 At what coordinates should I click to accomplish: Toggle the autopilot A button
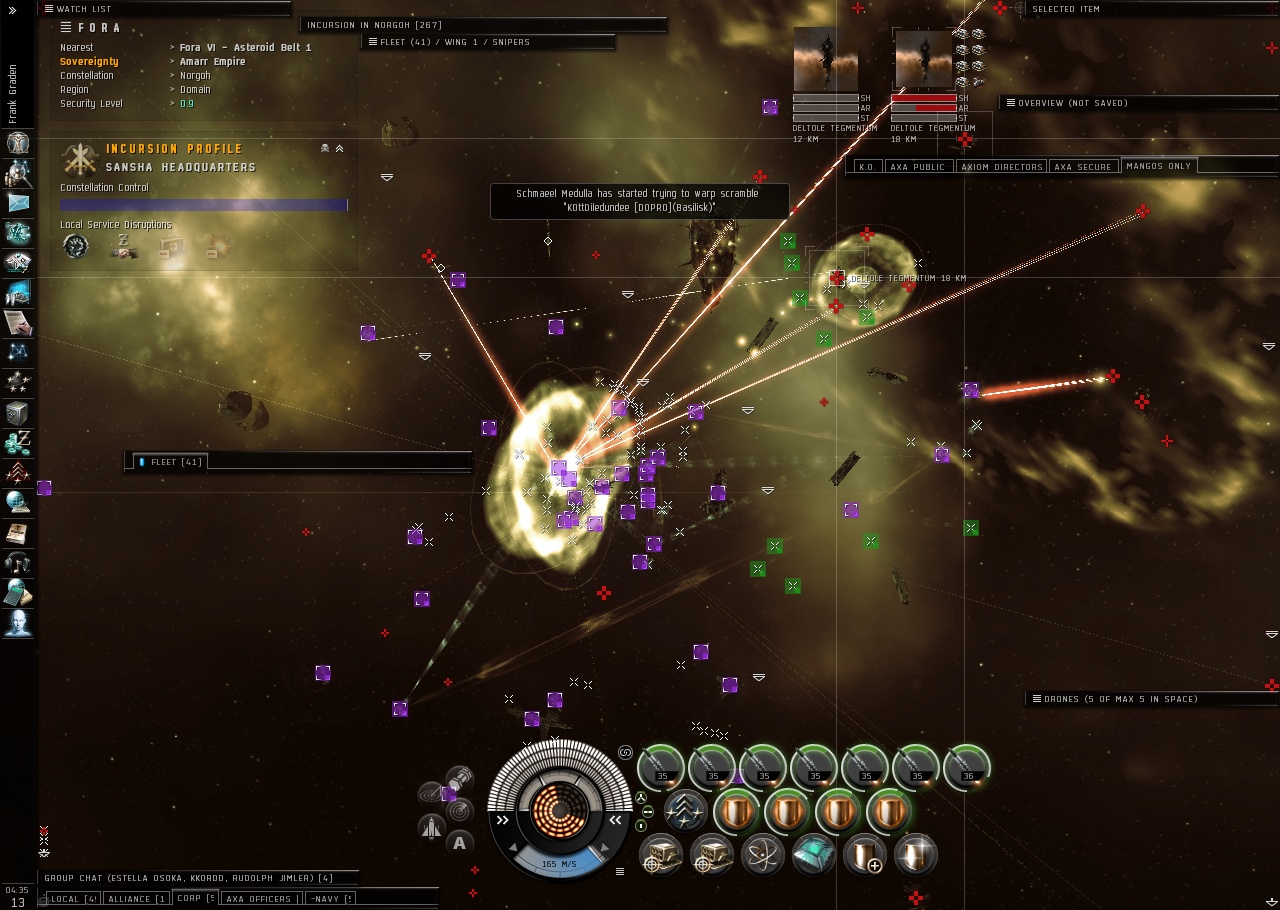coord(459,842)
